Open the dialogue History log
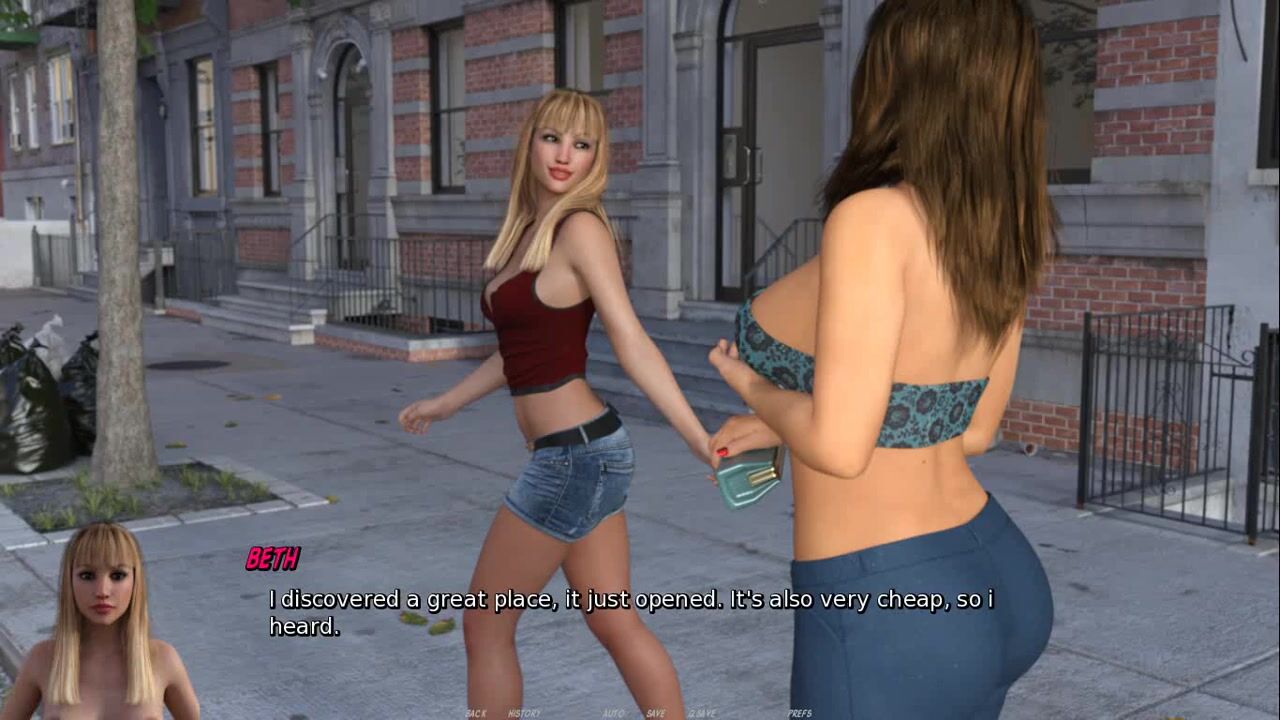The height and width of the screenshot is (720, 1280). 524,713
